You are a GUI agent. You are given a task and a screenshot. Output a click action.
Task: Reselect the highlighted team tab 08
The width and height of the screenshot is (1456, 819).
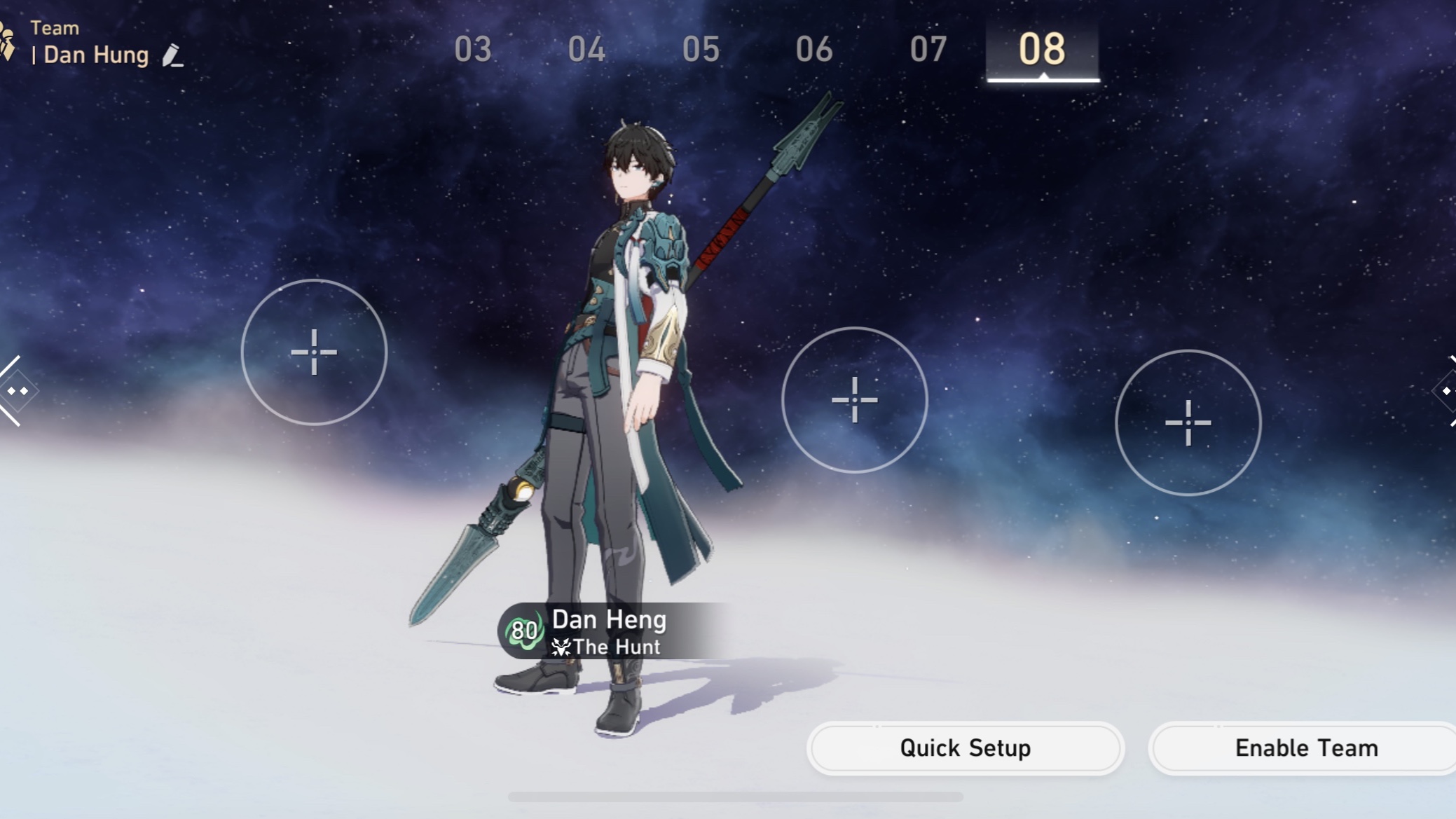(x=1041, y=49)
